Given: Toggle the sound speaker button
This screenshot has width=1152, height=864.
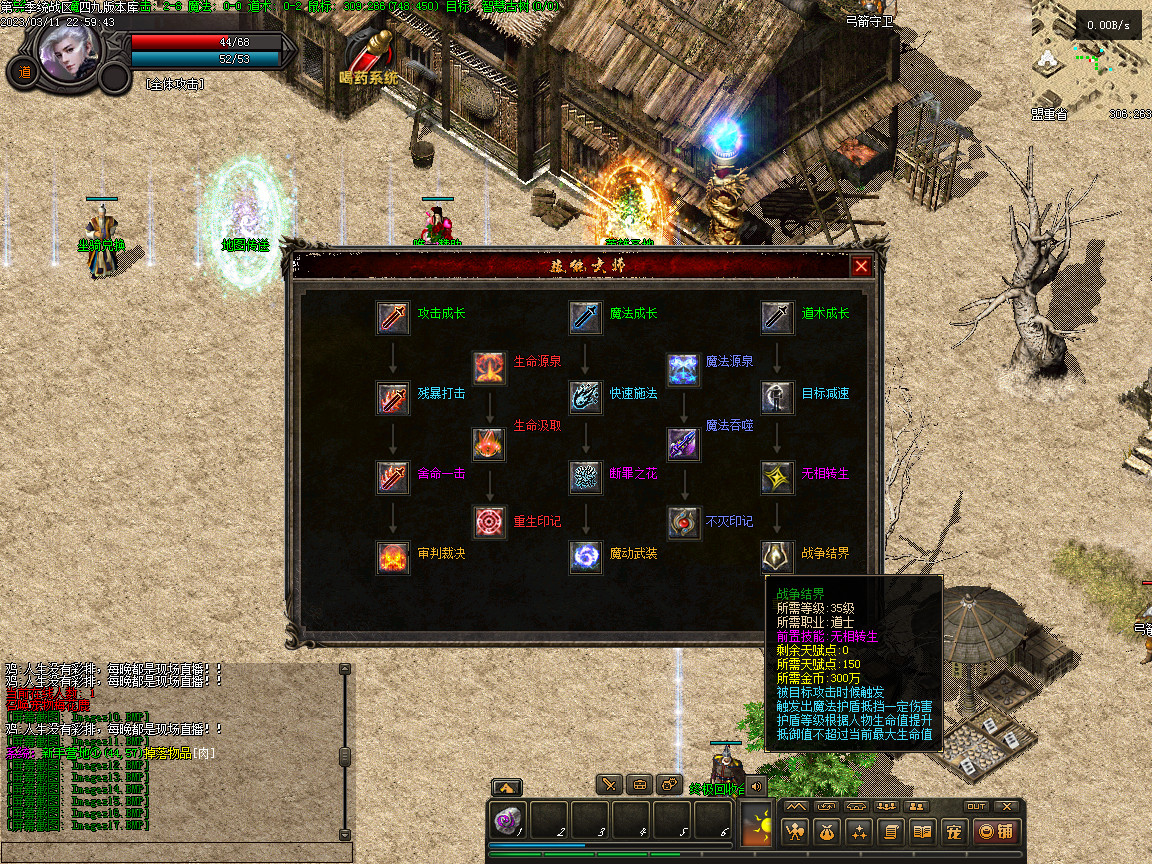Looking at the screenshot, I should pos(756,785).
